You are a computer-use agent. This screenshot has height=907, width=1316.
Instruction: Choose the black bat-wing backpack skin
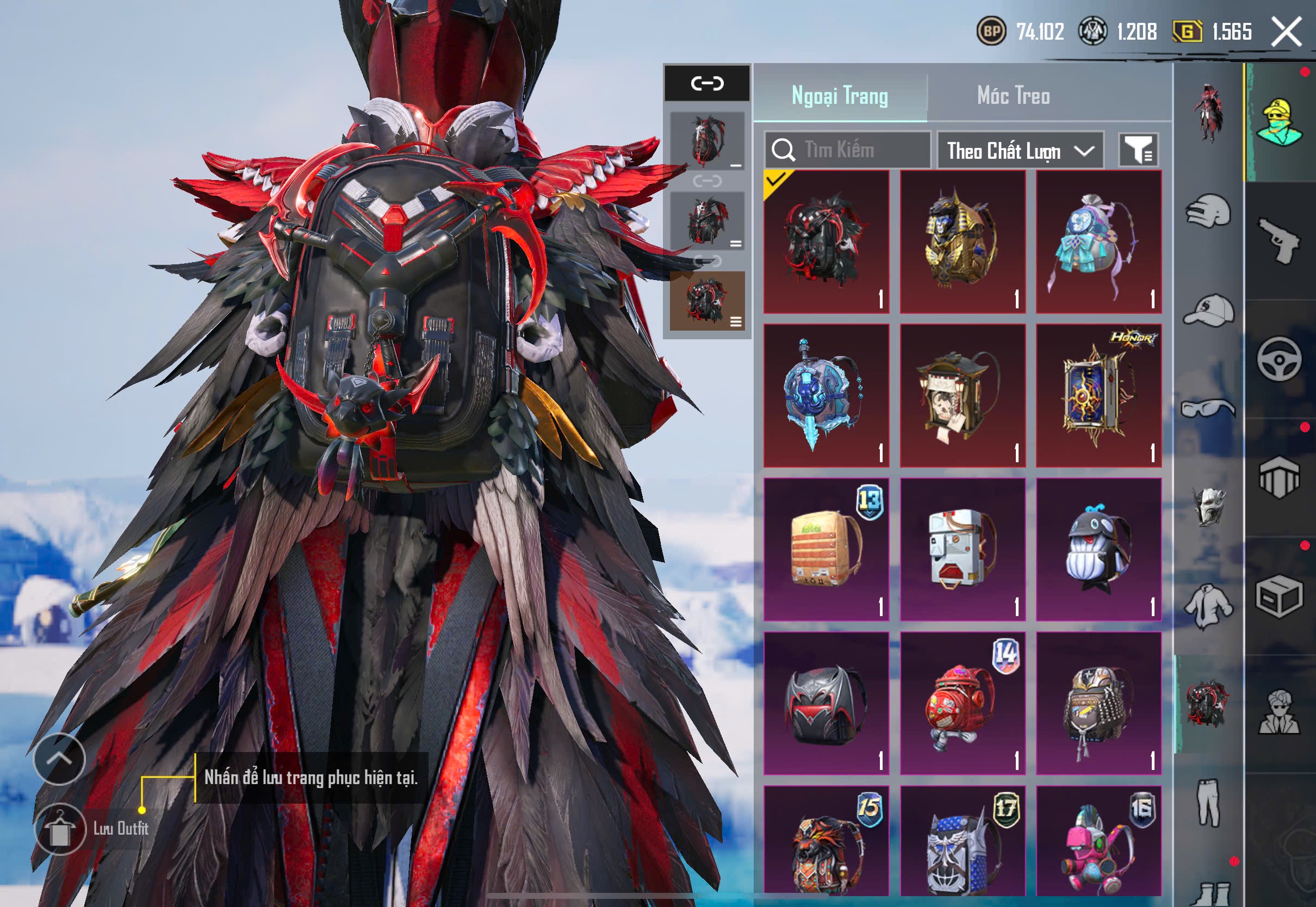(x=826, y=704)
